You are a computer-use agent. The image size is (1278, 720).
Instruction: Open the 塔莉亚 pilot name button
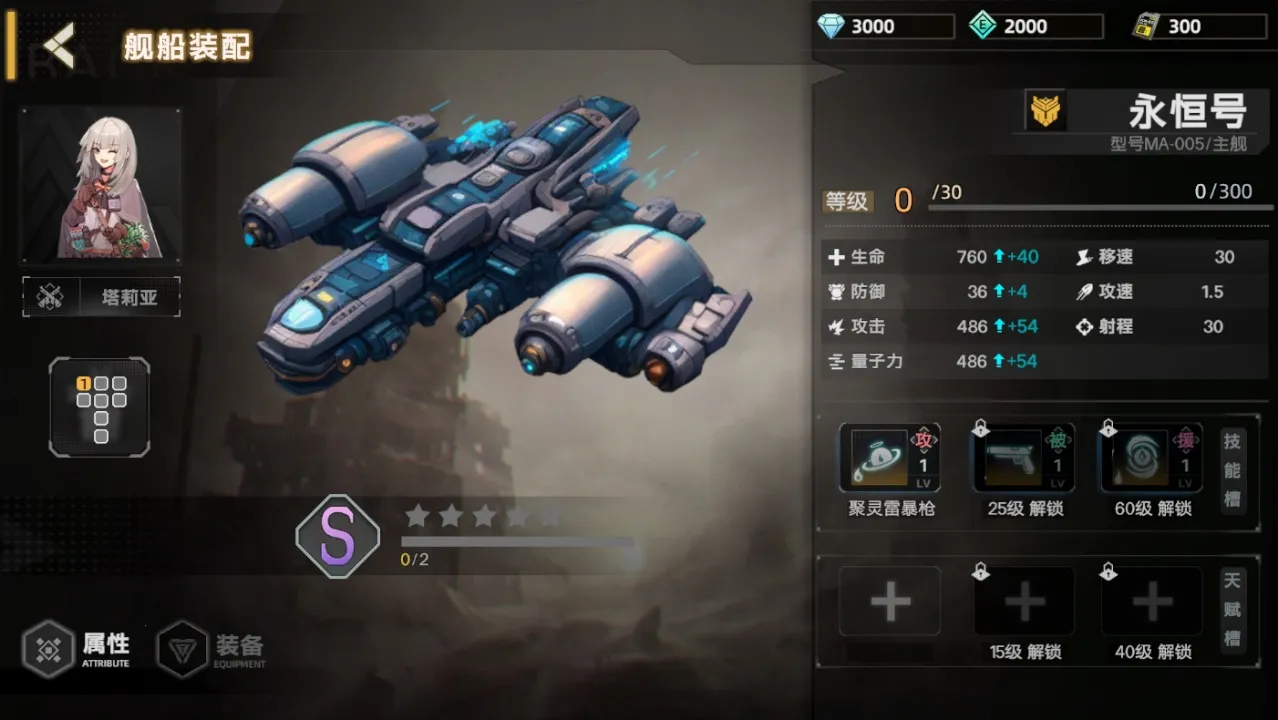coord(102,297)
